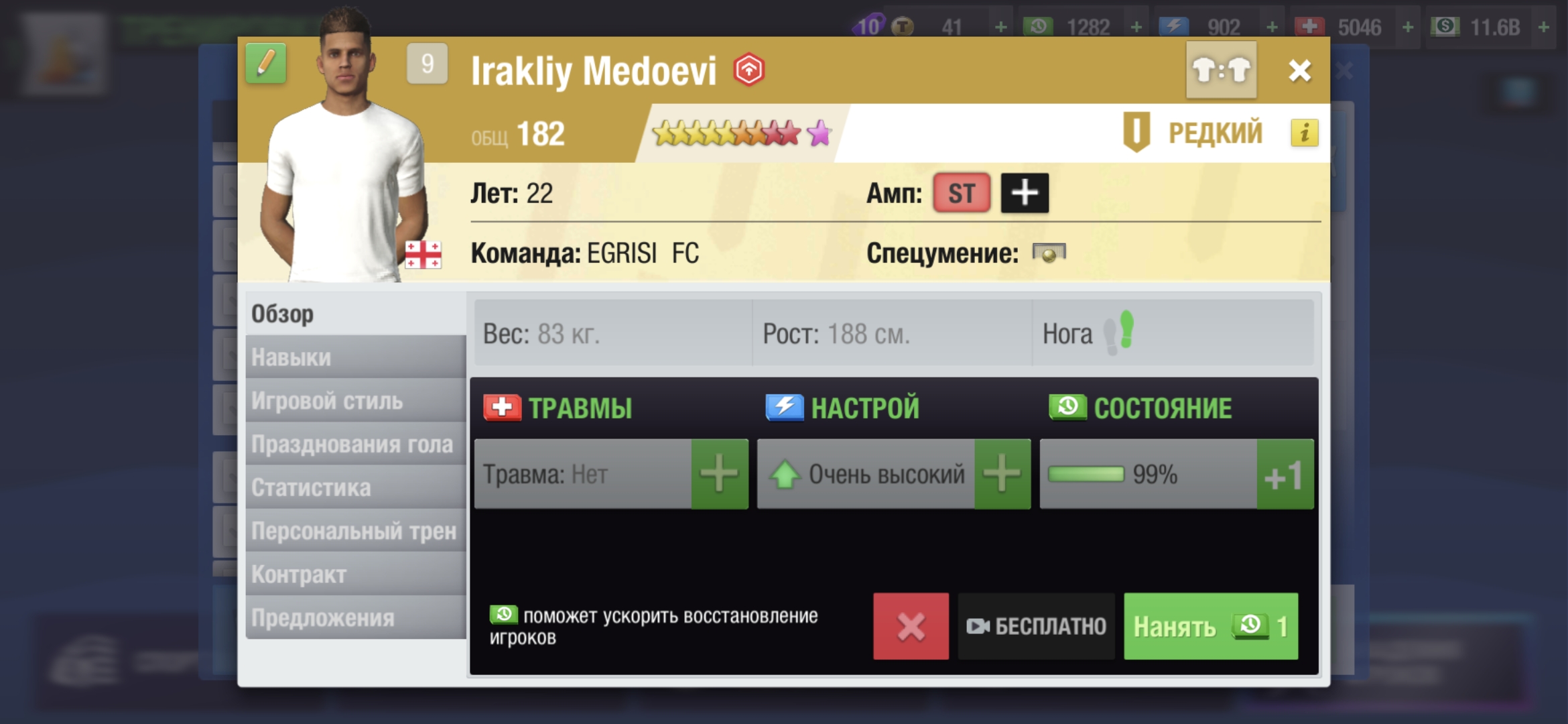Image resolution: width=1568 pixels, height=724 pixels.
Task: Select the Обзор tab
Action: (355, 314)
